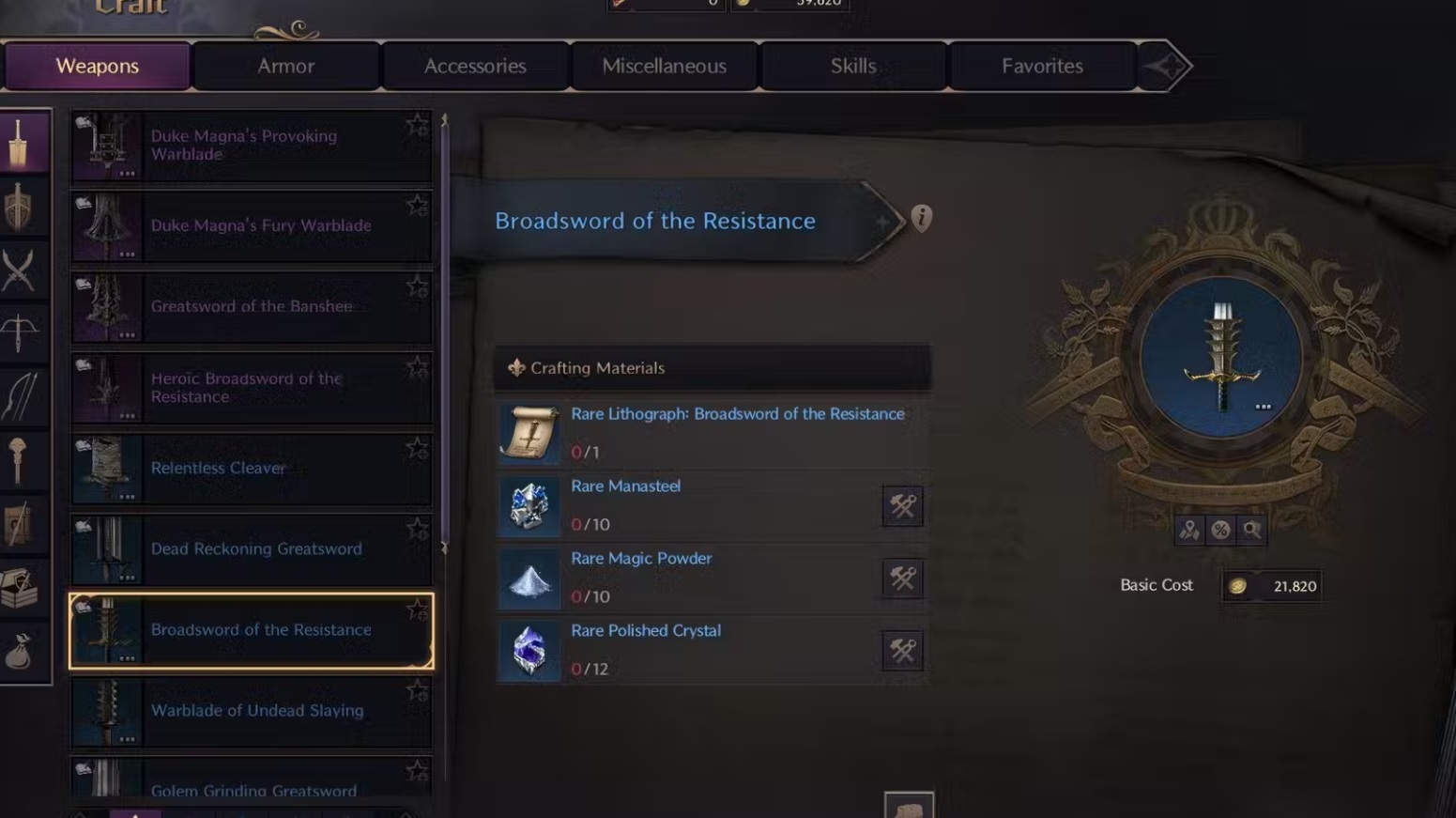Click the crafting hammer beside Rare Polished Crystal
Image resolution: width=1456 pixels, height=818 pixels.
pos(901,651)
